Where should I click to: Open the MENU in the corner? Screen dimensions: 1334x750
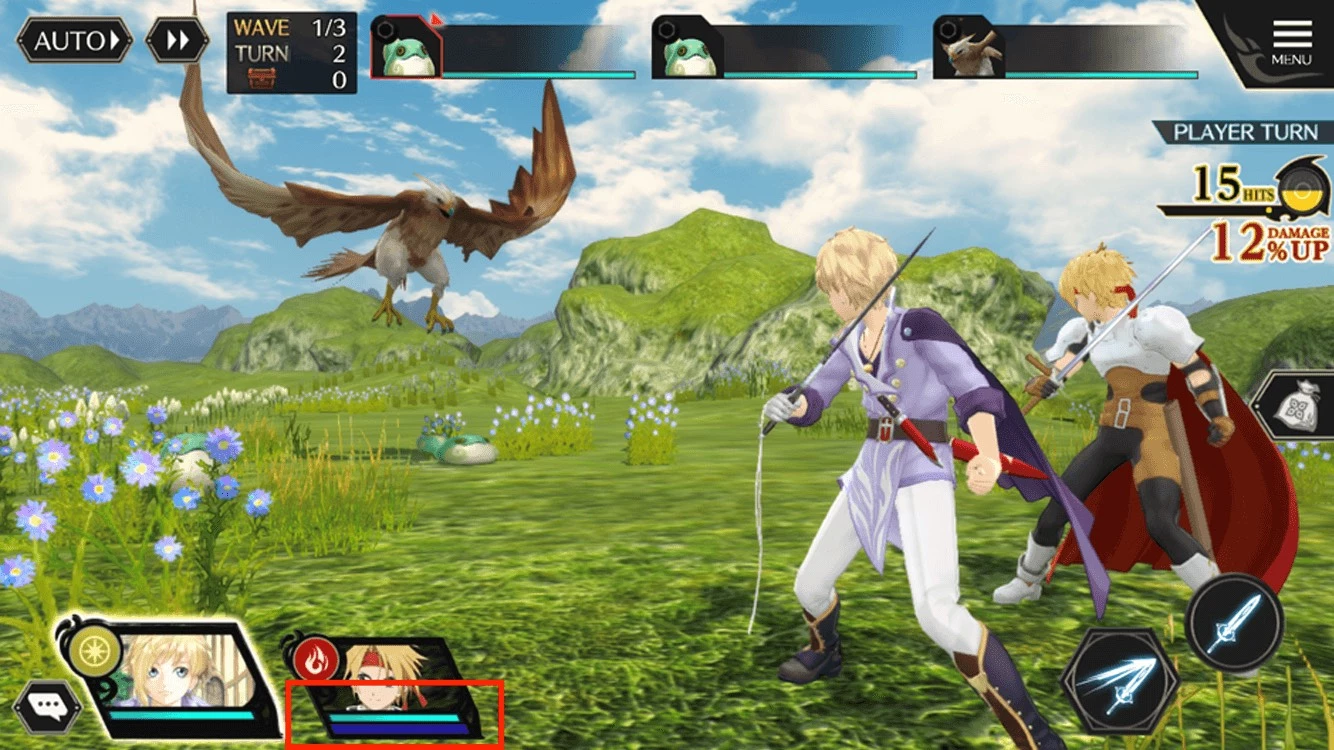pos(1290,41)
